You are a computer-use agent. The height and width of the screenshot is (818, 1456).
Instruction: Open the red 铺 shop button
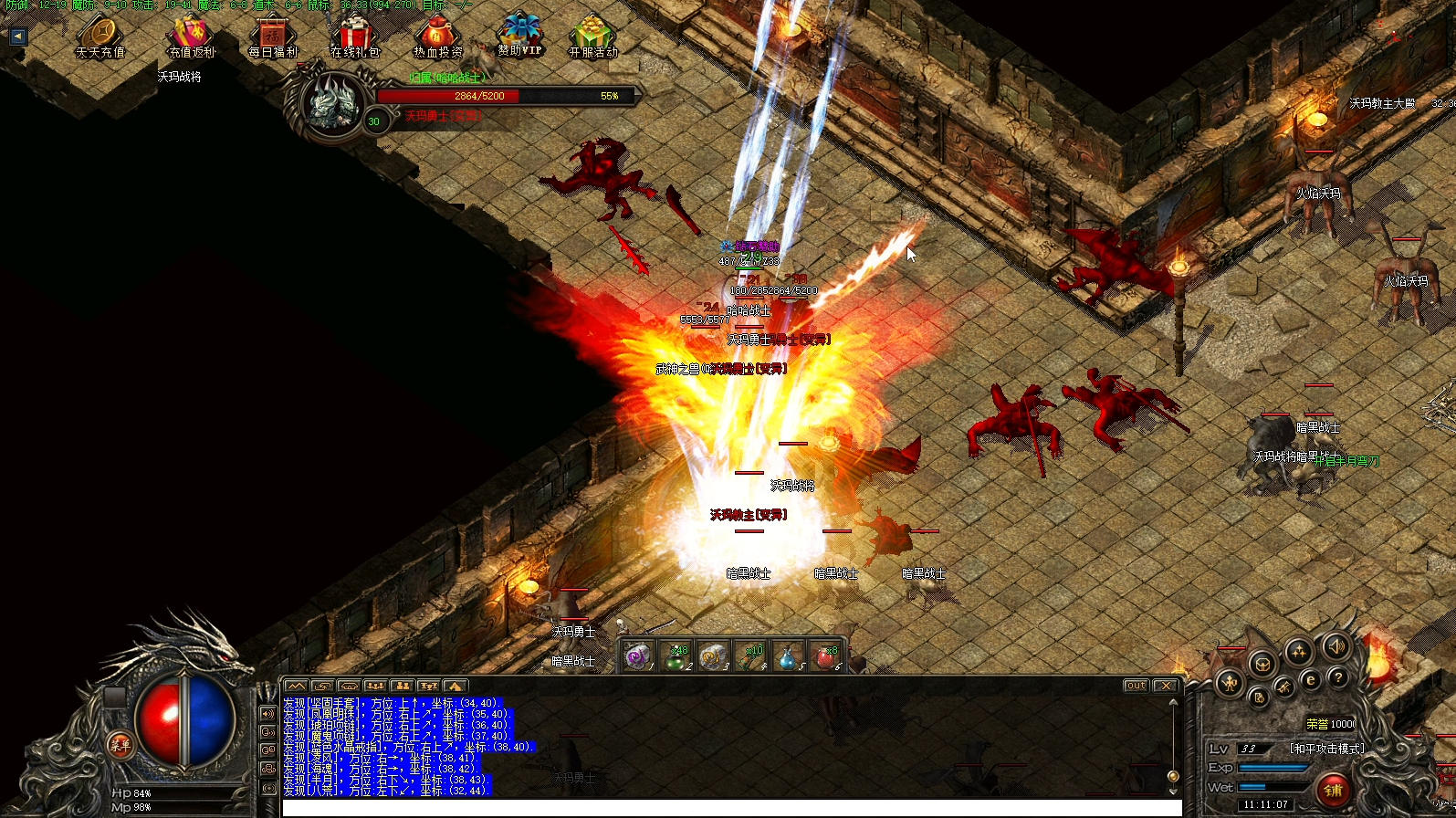coord(1334,790)
